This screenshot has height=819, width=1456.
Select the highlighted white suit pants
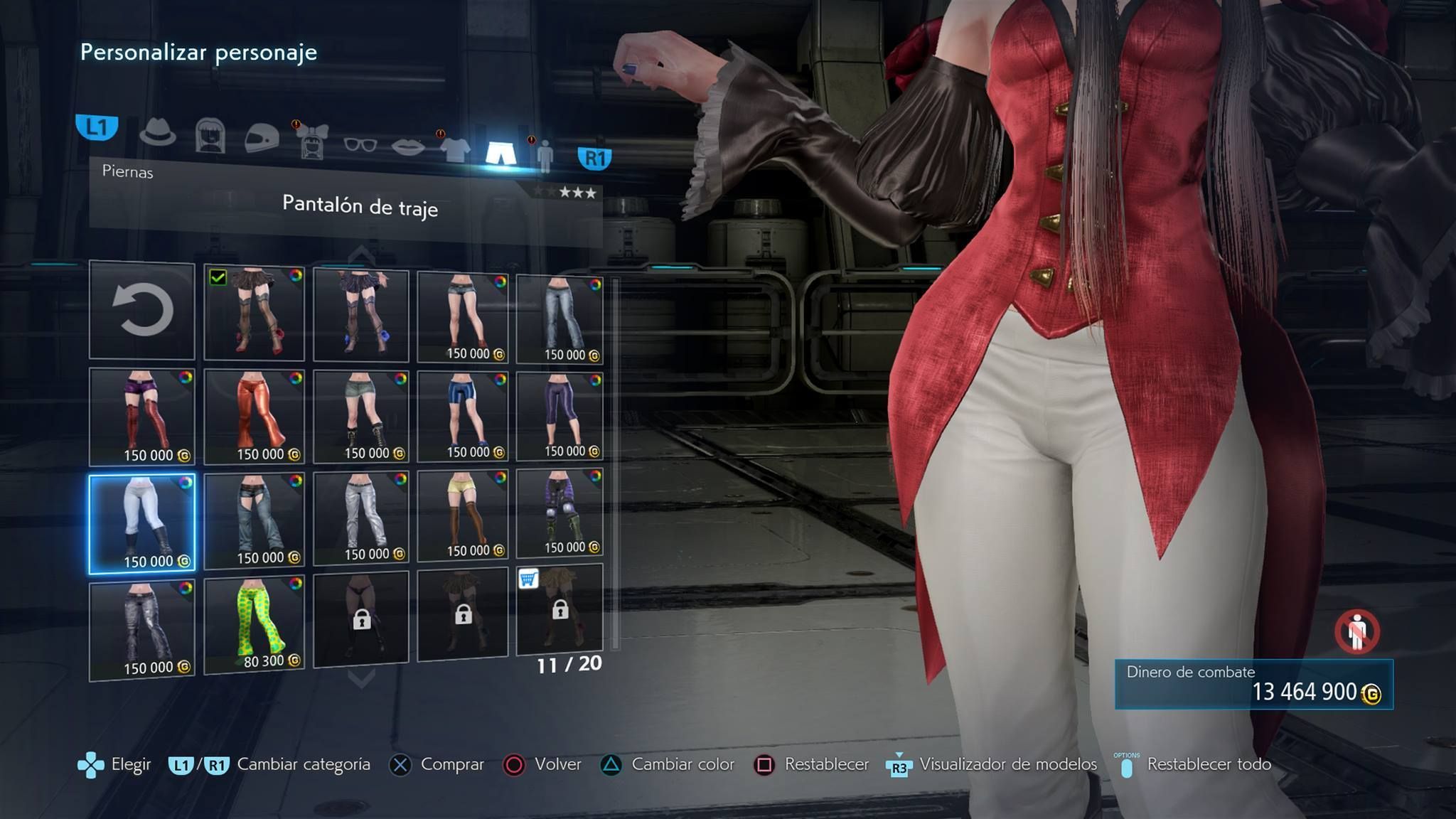coord(142,523)
